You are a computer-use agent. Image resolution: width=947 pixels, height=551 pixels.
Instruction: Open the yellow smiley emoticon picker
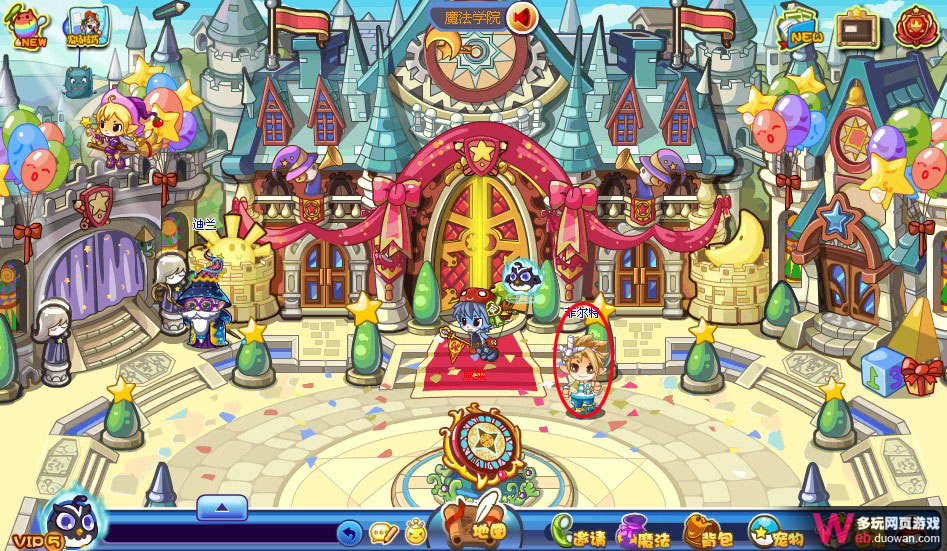point(415,532)
